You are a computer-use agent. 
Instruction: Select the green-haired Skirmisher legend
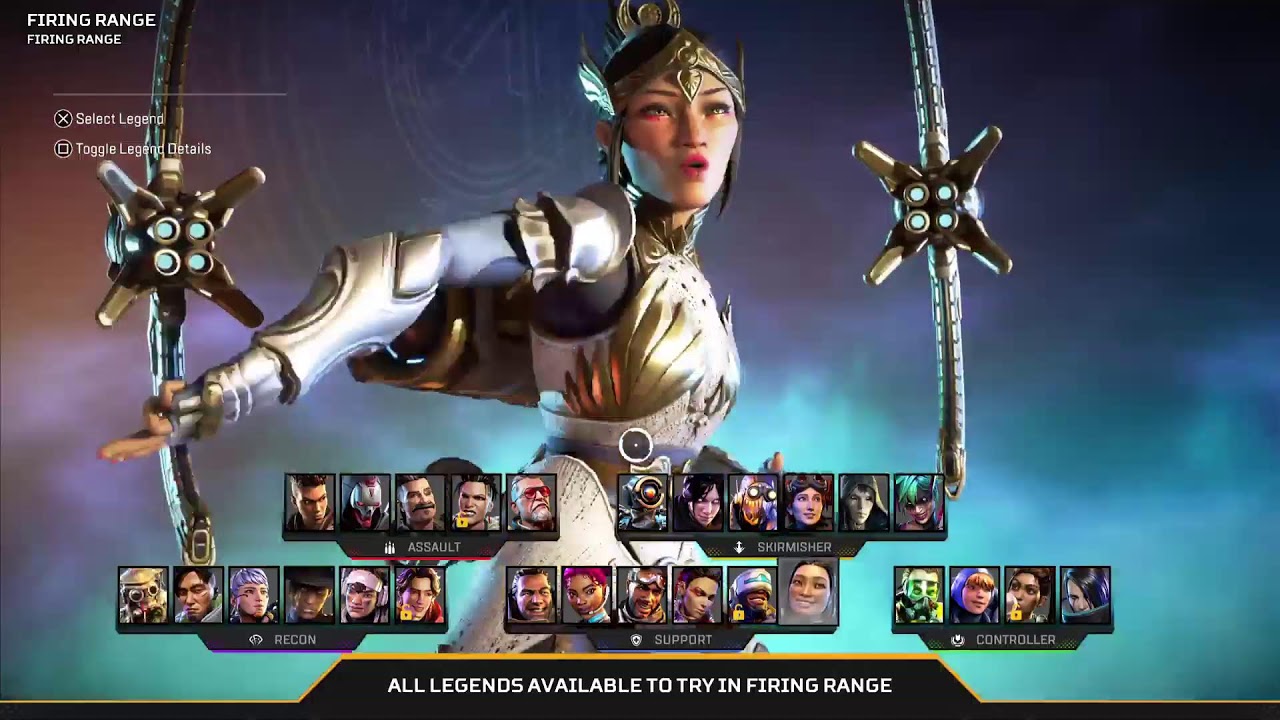[918, 502]
